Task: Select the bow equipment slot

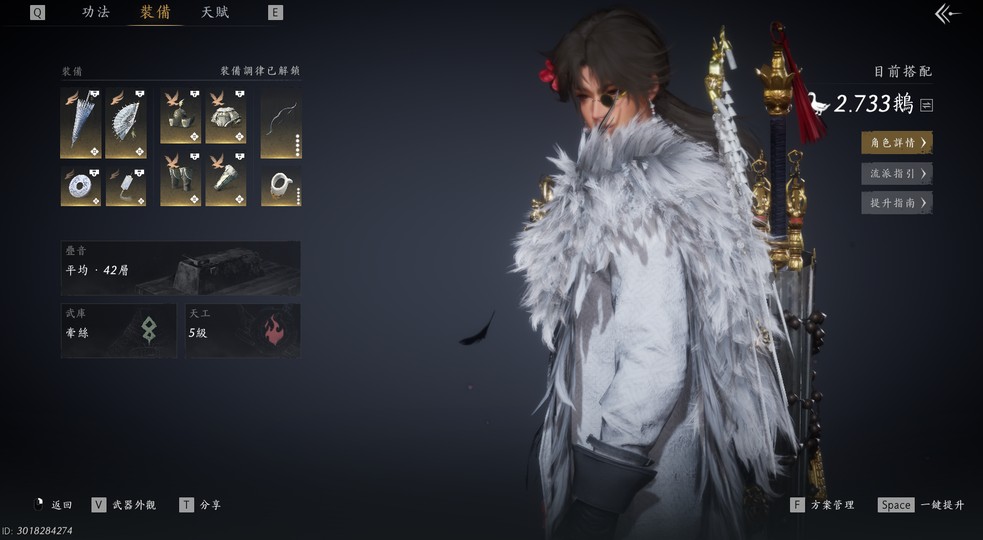Action: click(x=281, y=123)
